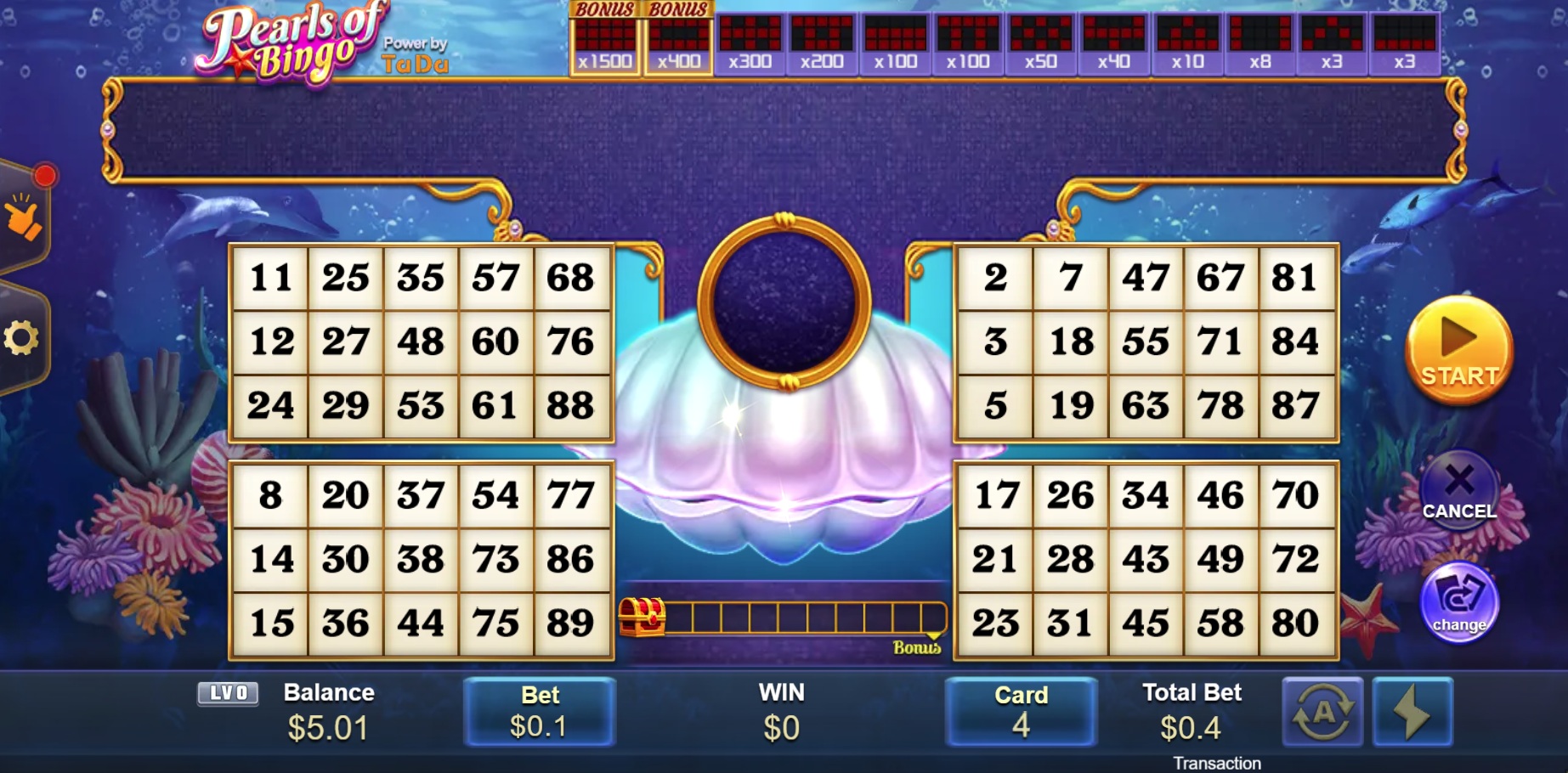
Task: Toggle the x300 win pattern tile
Action: (750, 38)
